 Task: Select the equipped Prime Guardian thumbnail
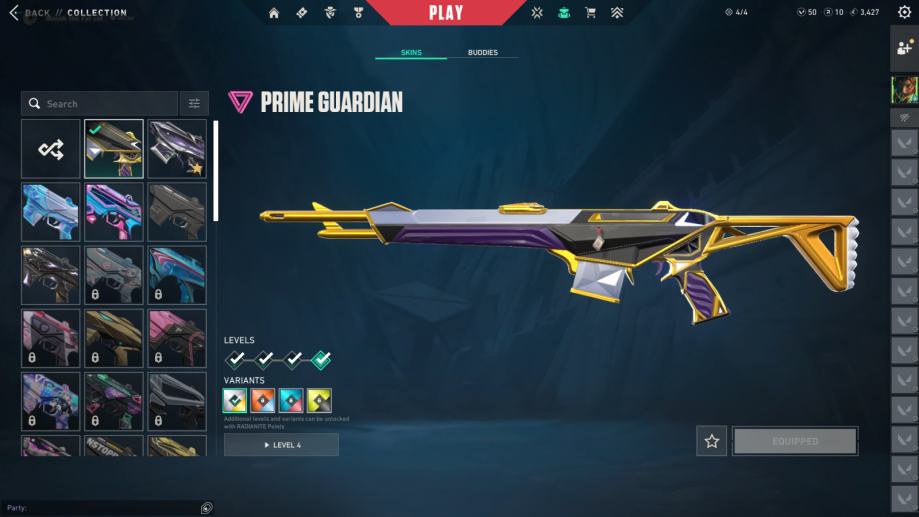(x=114, y=149)
